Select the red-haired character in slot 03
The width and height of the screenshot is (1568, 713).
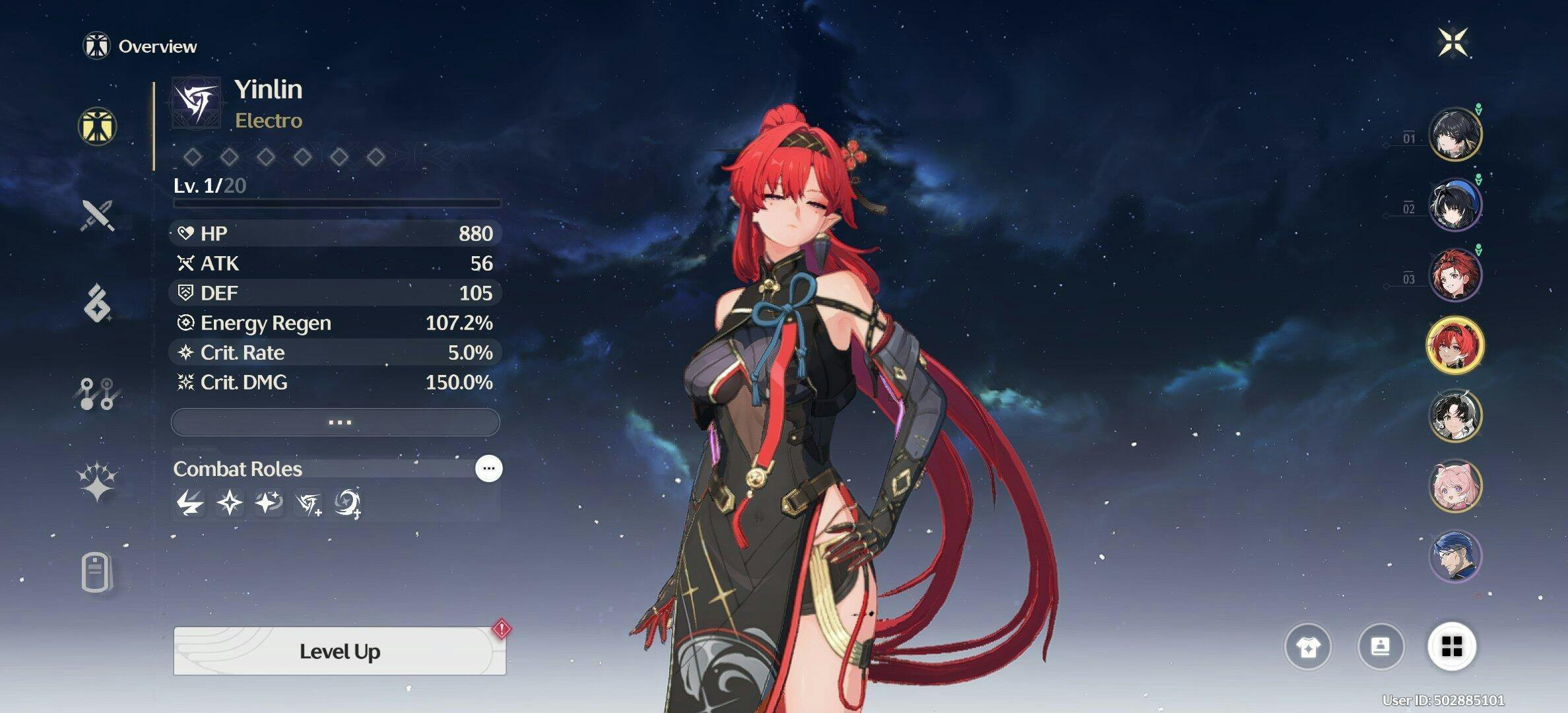[x=1454, y=275]
